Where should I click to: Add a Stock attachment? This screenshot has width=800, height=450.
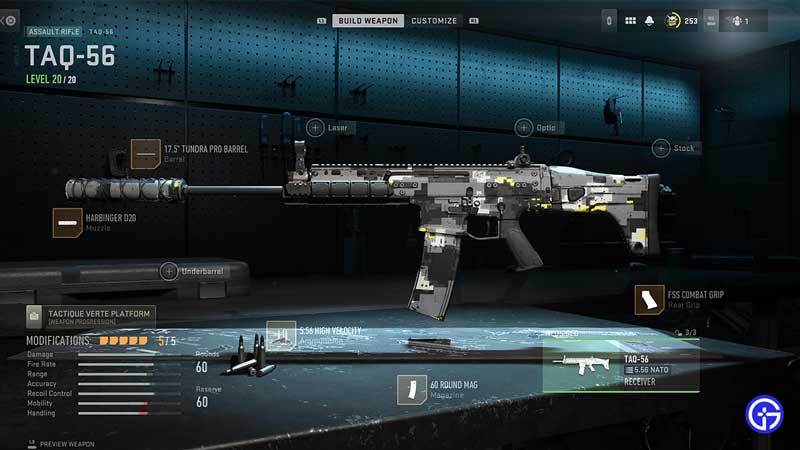661,148
